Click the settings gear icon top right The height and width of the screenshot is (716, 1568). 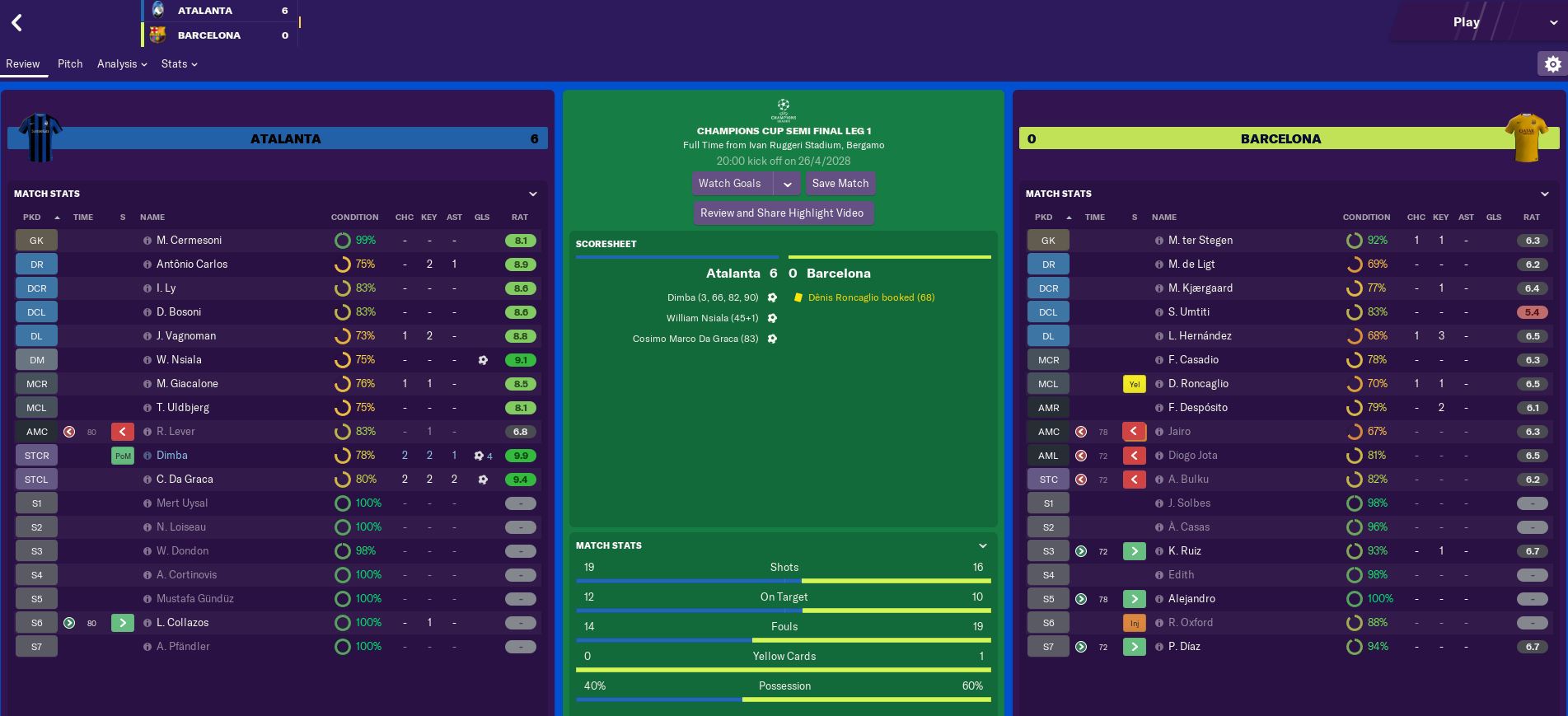pos(1552,63)
